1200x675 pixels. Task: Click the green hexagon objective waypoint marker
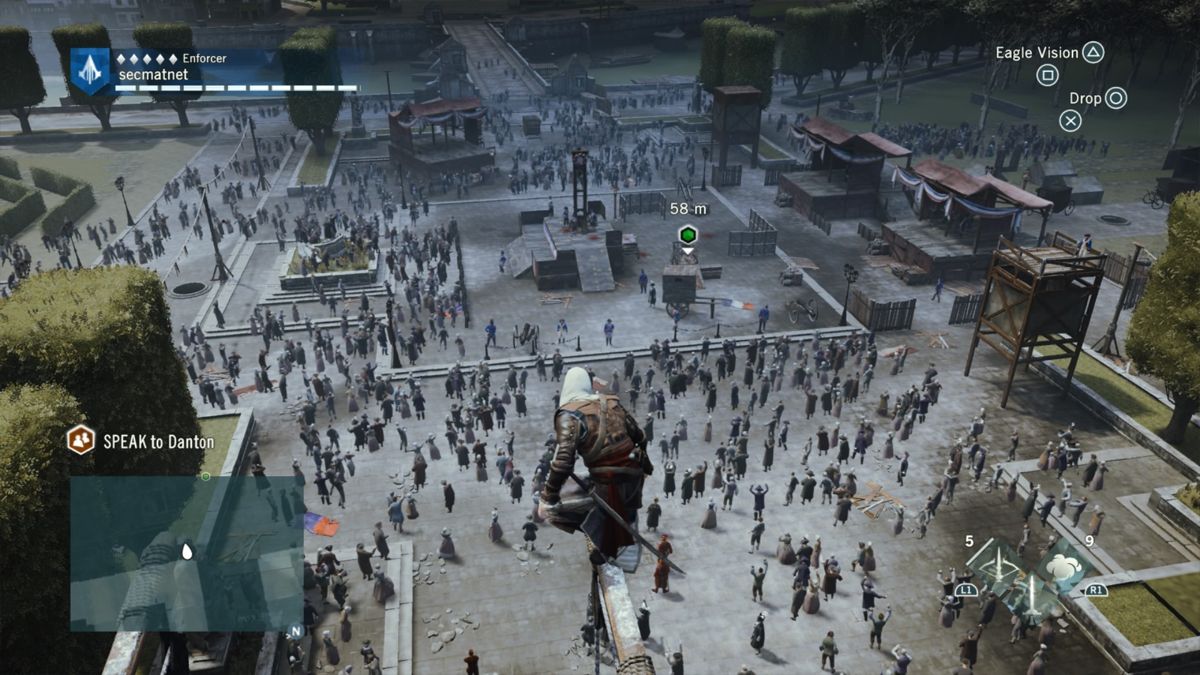(687, 235)
